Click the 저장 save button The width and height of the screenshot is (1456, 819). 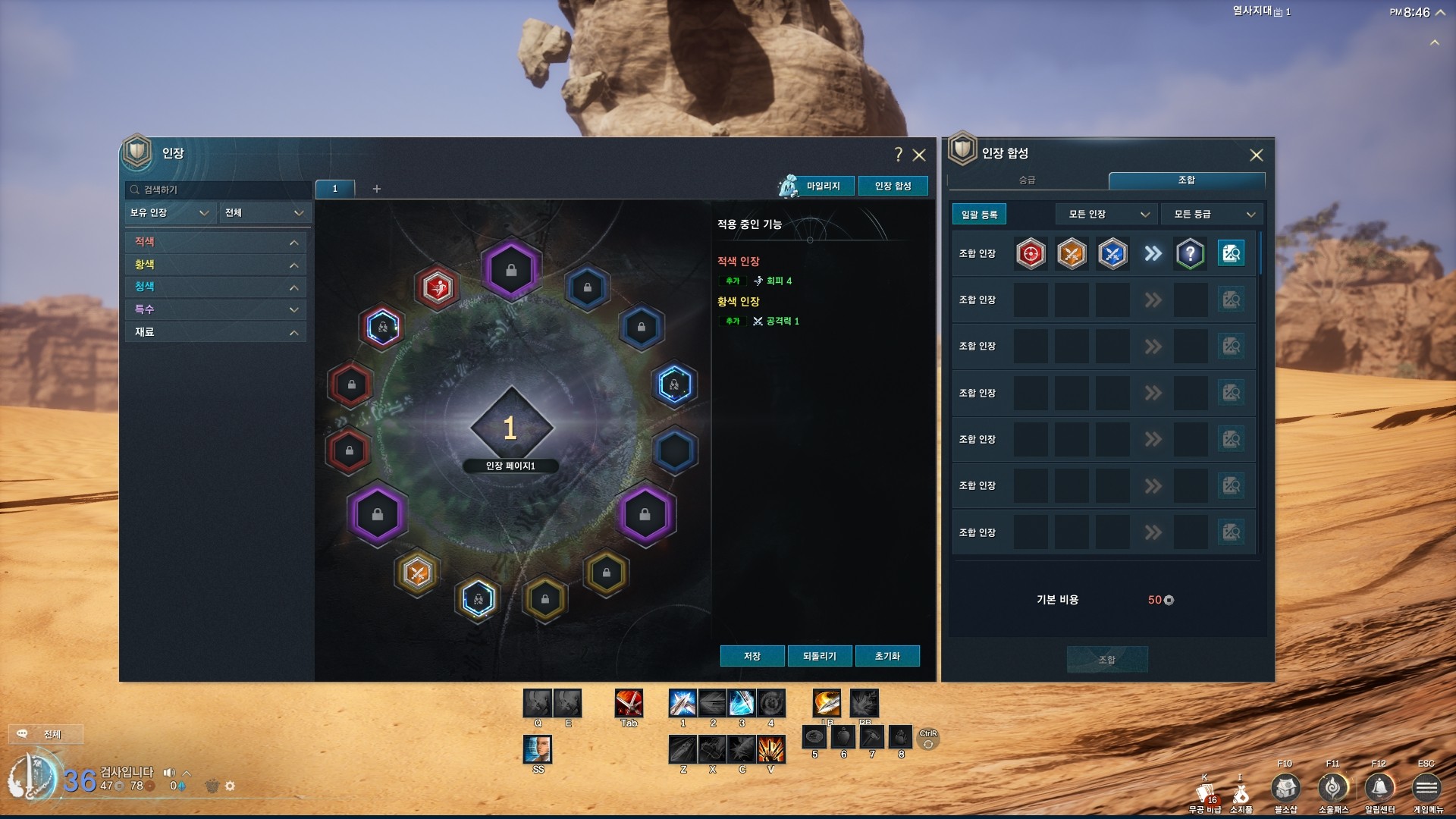[752, 656]
